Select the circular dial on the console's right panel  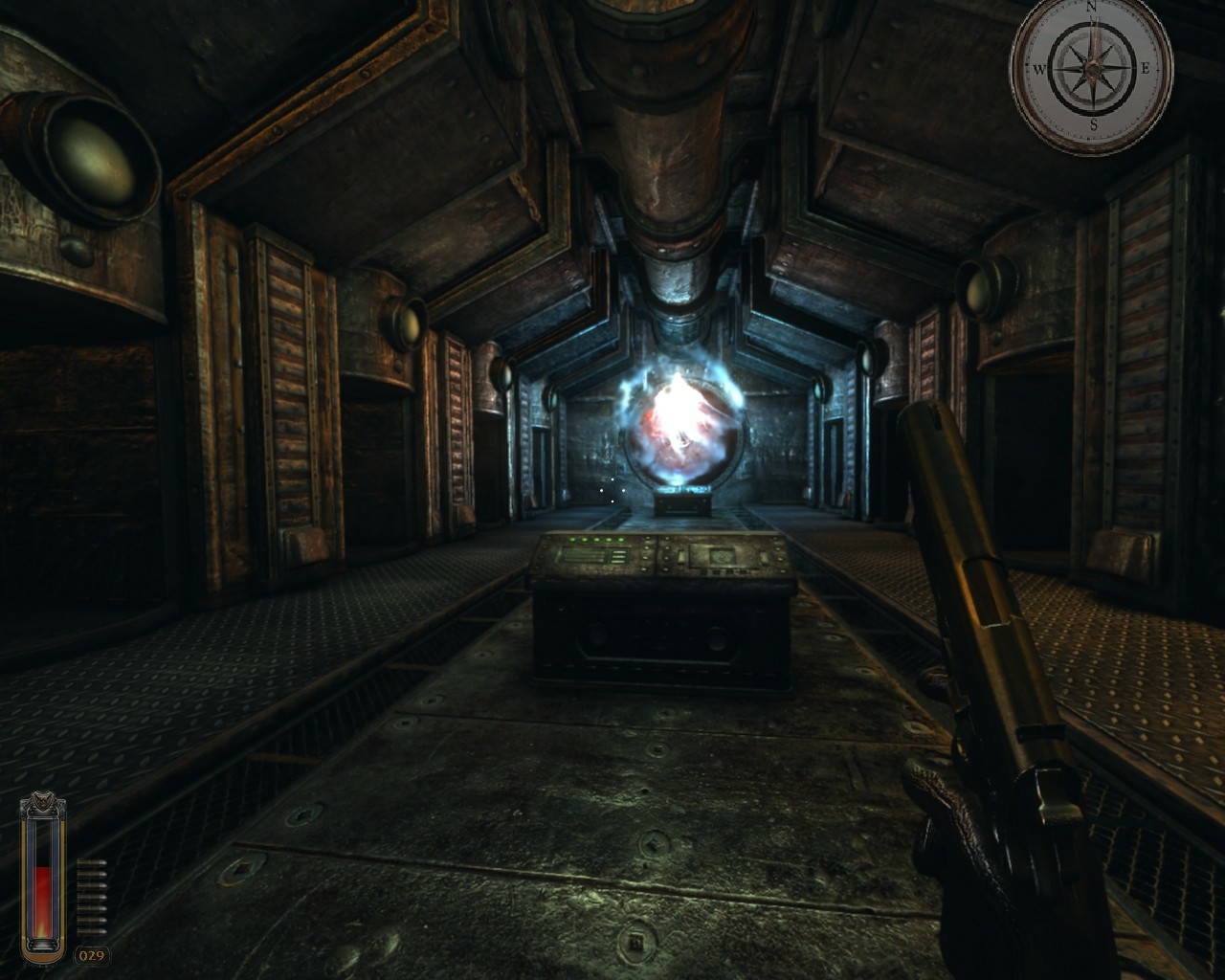721,557
